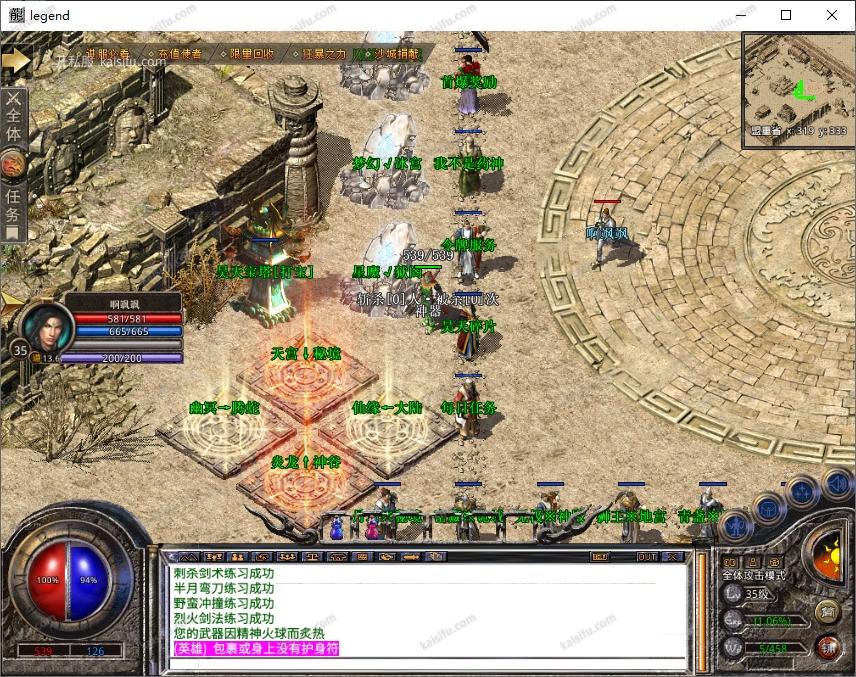Viewport: 856px width, 677px height.
Task: Click the 全体攻击模式 label
Action: click(753, 575)
